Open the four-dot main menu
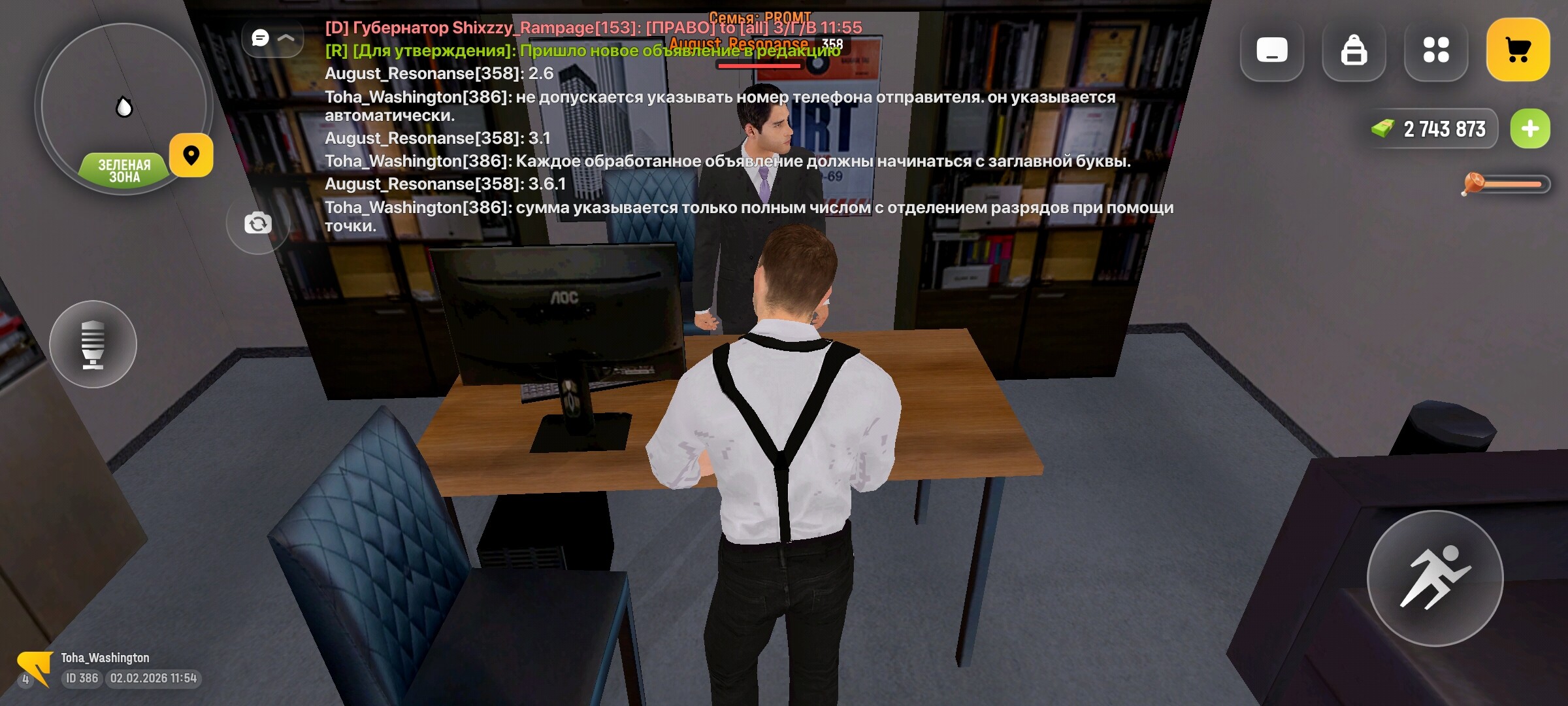Image resolution: width=1568 pixels, height=706 pixels. pyautogui.click(x=1435, y=50)
